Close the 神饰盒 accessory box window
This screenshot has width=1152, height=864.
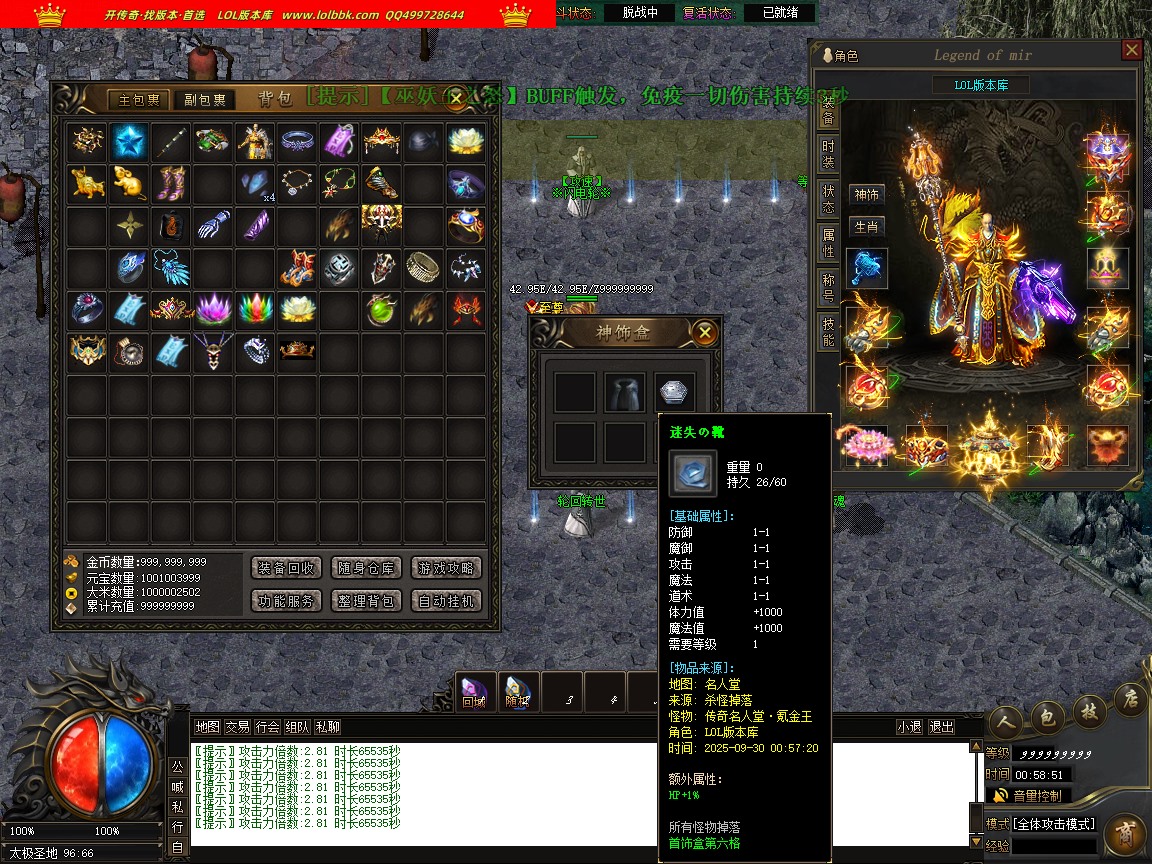click(705, 333)
